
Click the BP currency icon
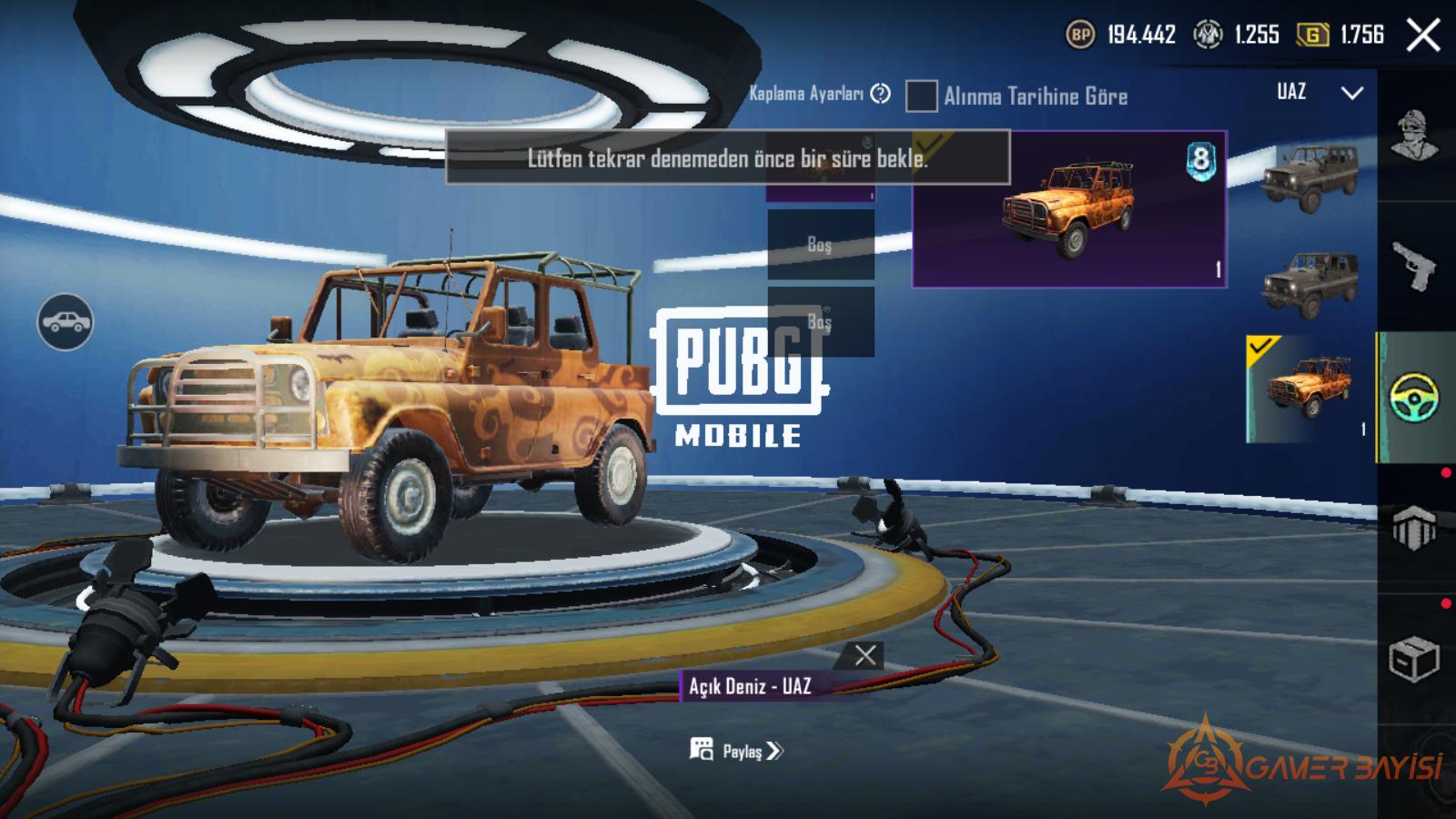pyautogui.click(x=1080, y=35)
